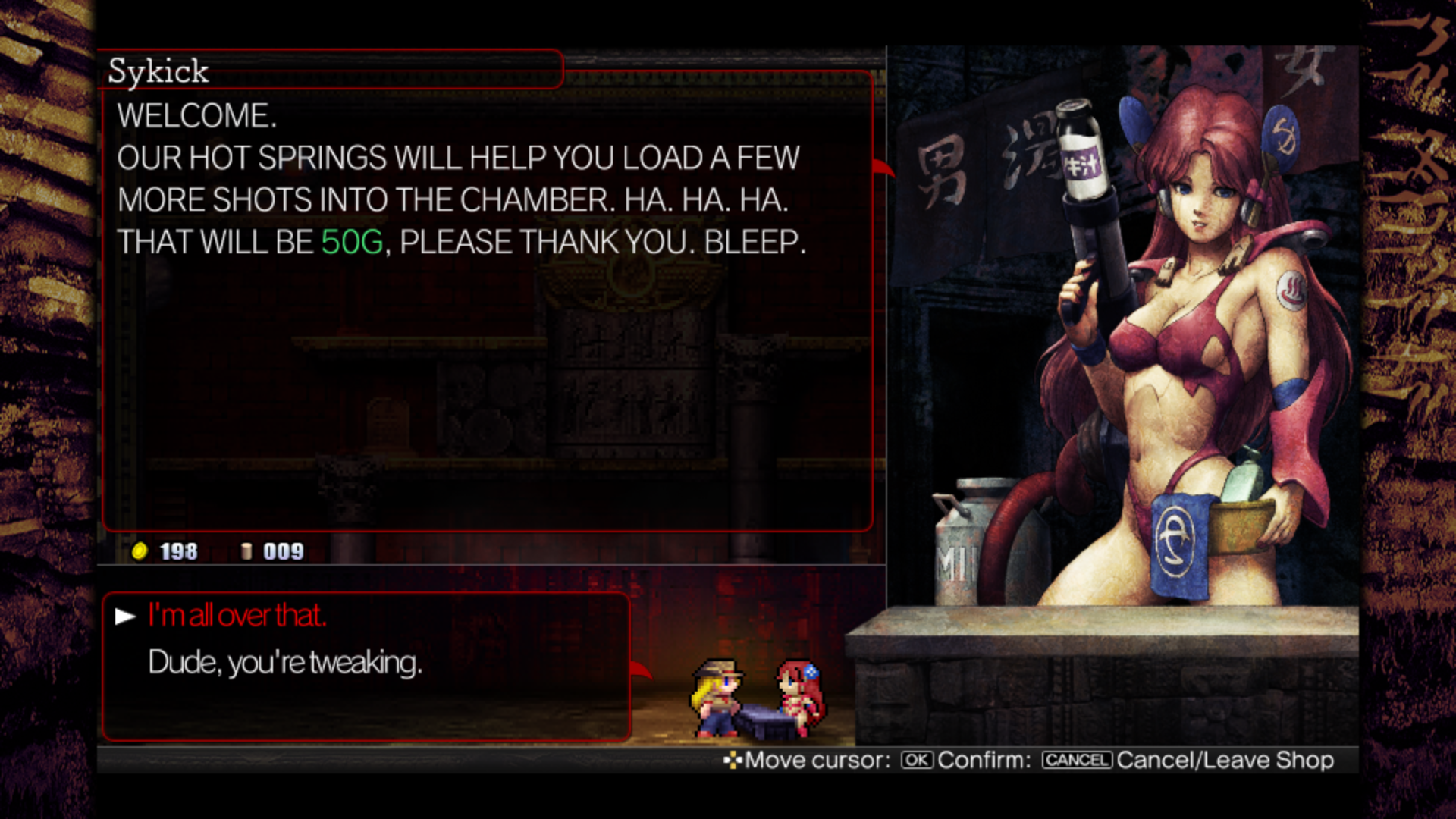Select "Dude, you're tweaking." response
The image size is (1456, 819).
(x=284, y=663)
